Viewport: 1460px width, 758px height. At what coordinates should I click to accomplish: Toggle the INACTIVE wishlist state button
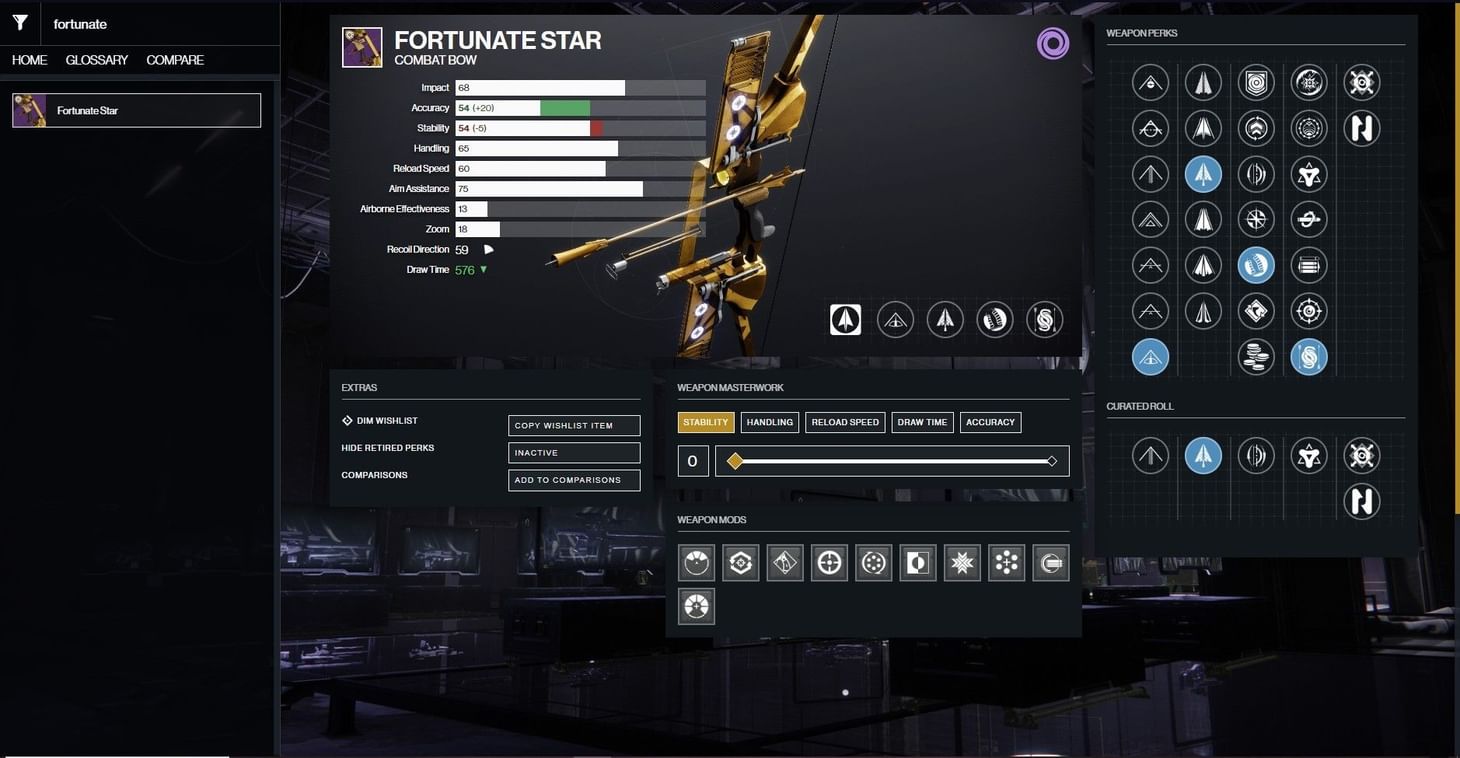573,452
